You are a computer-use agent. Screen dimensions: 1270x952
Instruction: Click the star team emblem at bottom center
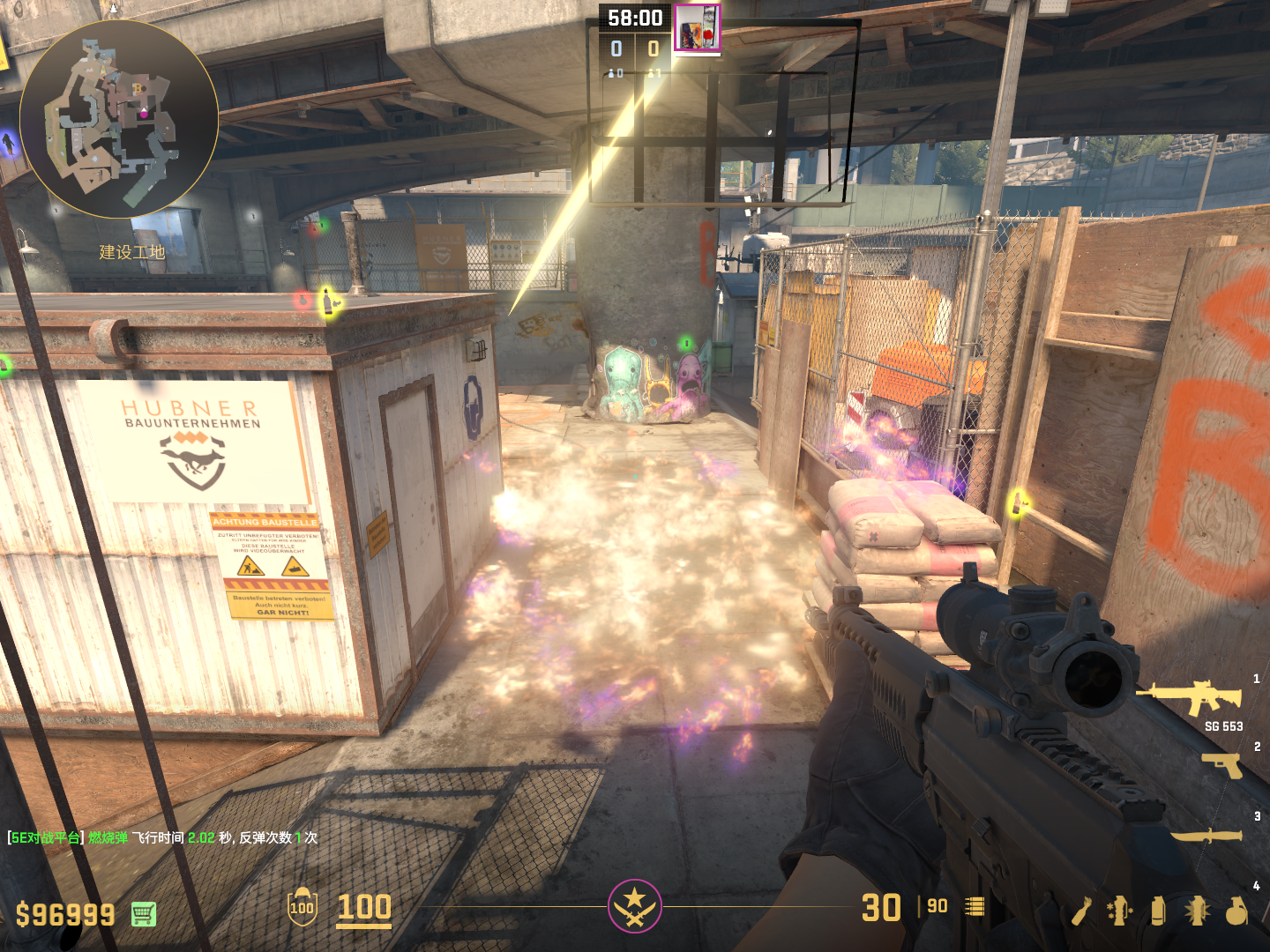click(634, 905)
